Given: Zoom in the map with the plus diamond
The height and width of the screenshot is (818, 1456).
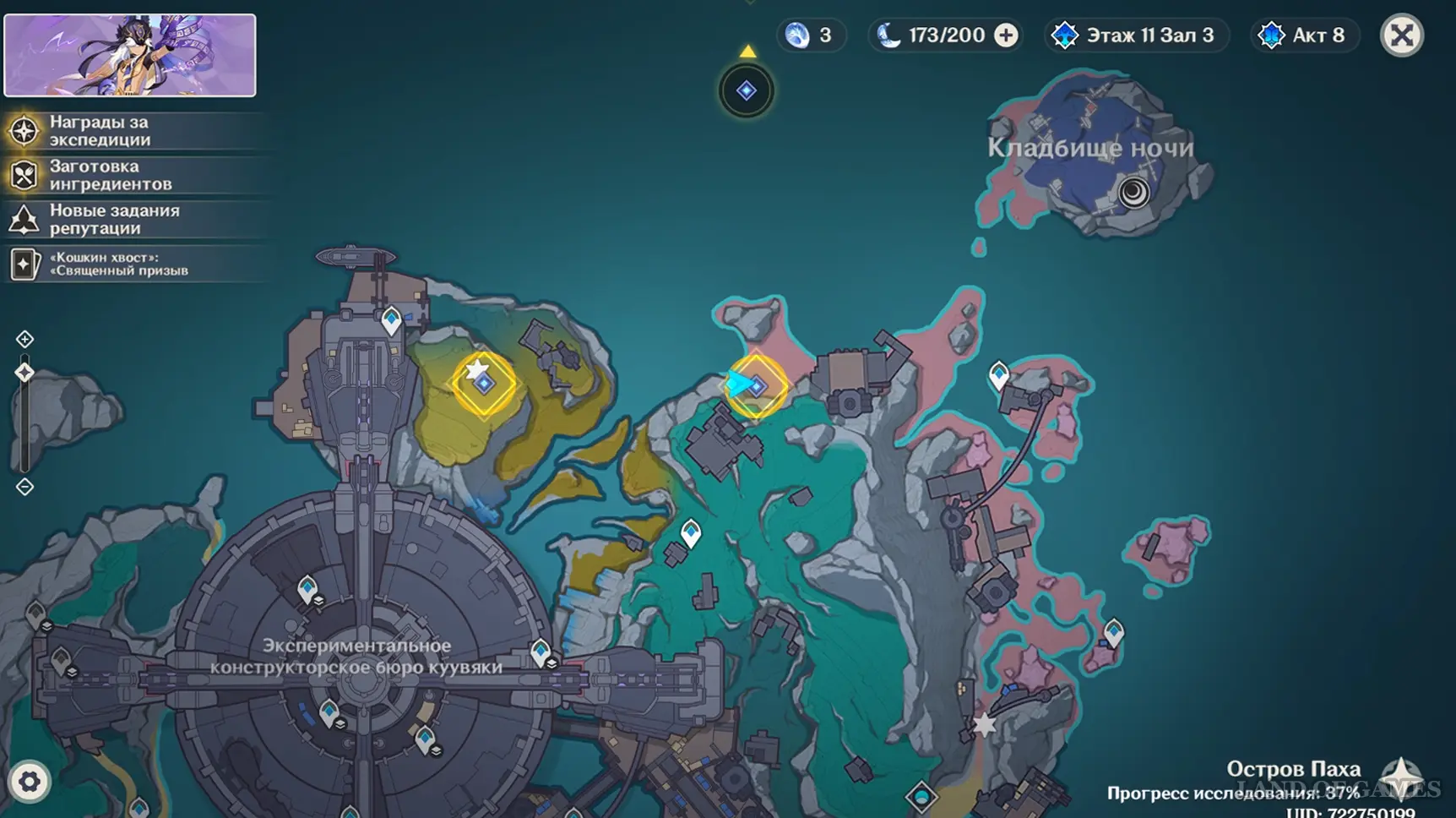Looking at the screenshot, I should (x=24, y=340).
